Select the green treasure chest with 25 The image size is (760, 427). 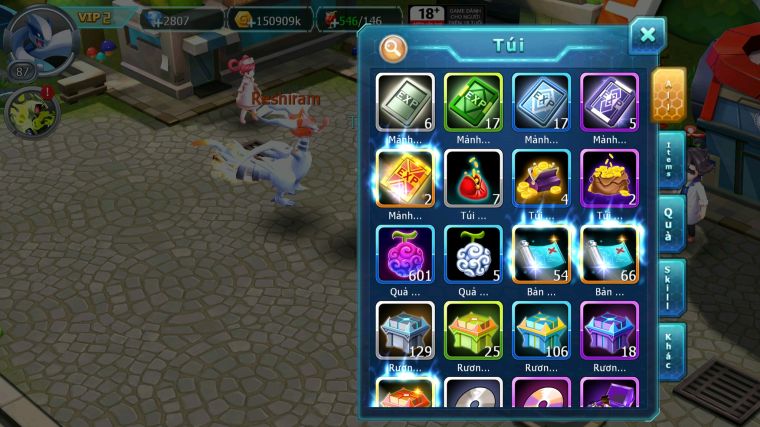pos(473,330)
